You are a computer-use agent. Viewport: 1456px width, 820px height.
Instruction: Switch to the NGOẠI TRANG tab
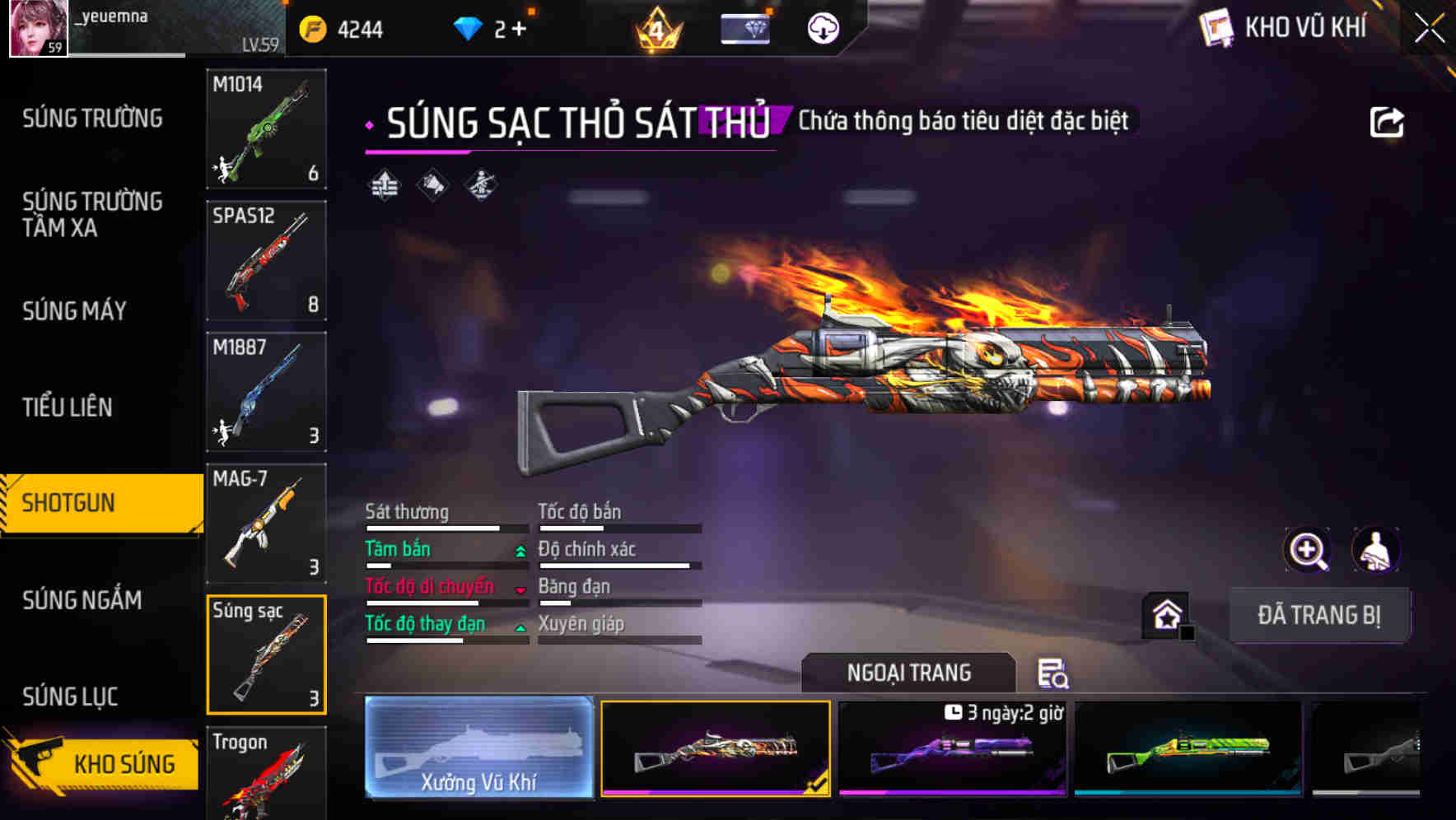[908, 672]
